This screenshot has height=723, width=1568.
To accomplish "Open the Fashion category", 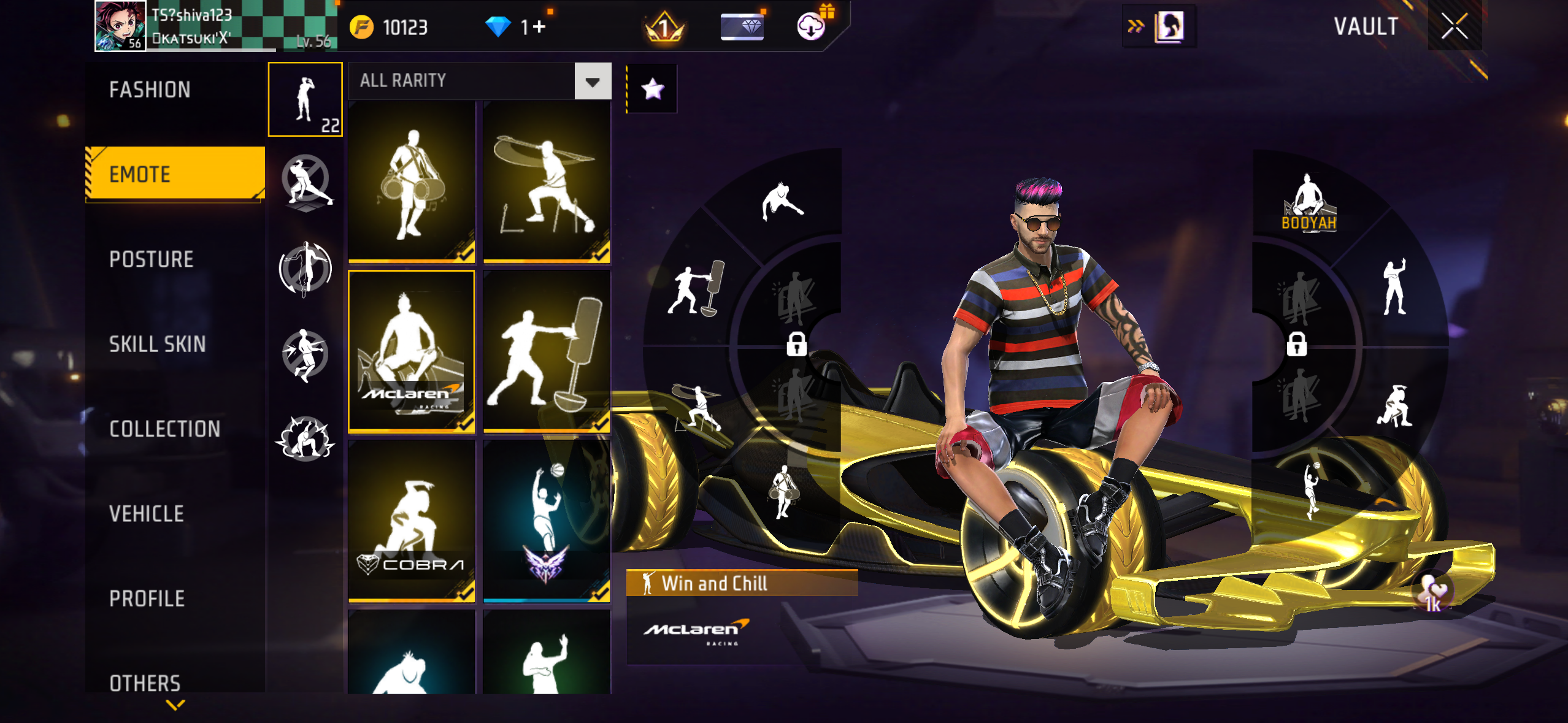I will point(150,90).
